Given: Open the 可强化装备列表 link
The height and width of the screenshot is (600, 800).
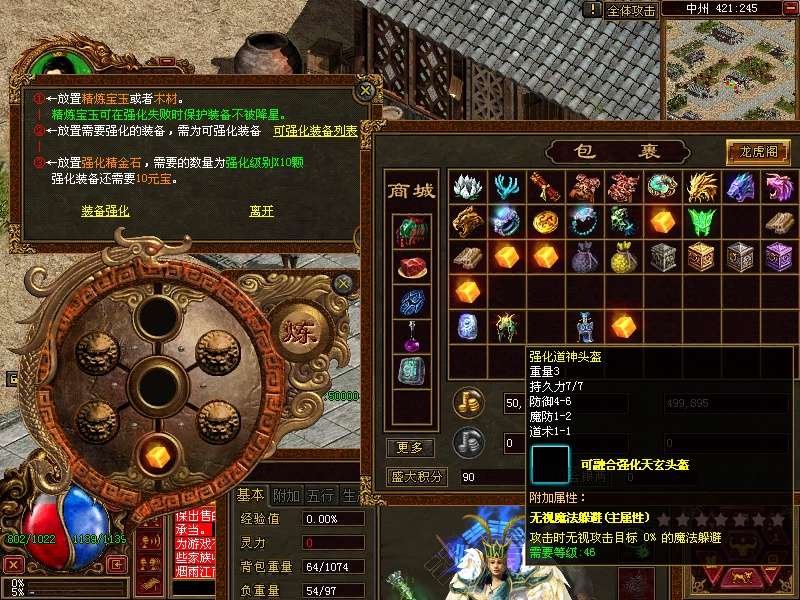Looking at the screenshot, I should click(315, 131).
